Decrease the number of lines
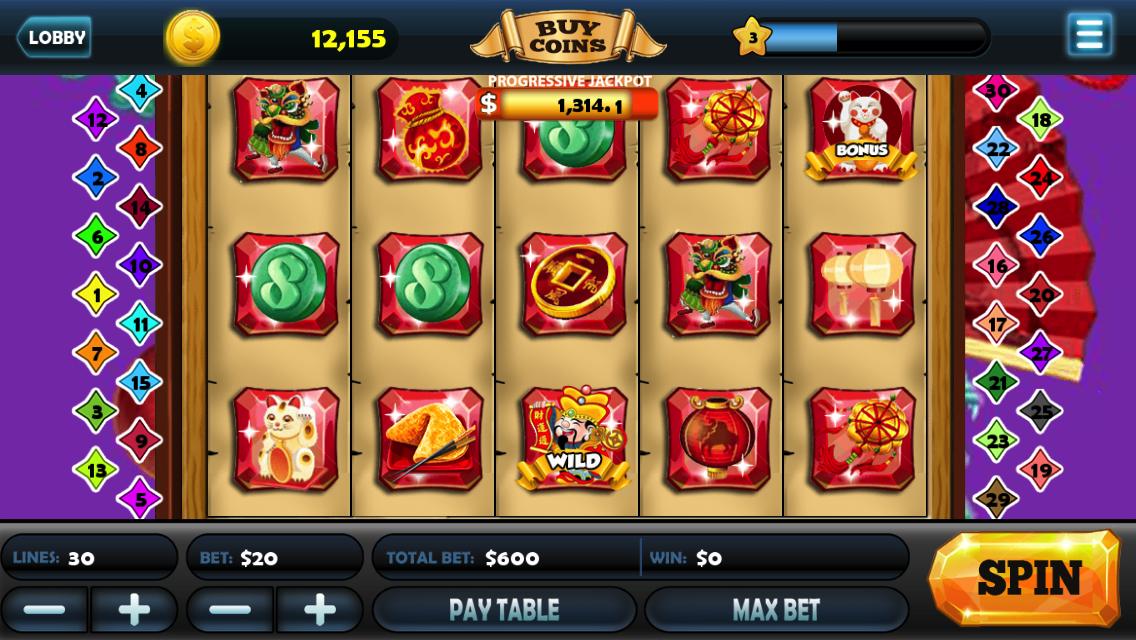Screen dimensions: 1136x640 44,609
